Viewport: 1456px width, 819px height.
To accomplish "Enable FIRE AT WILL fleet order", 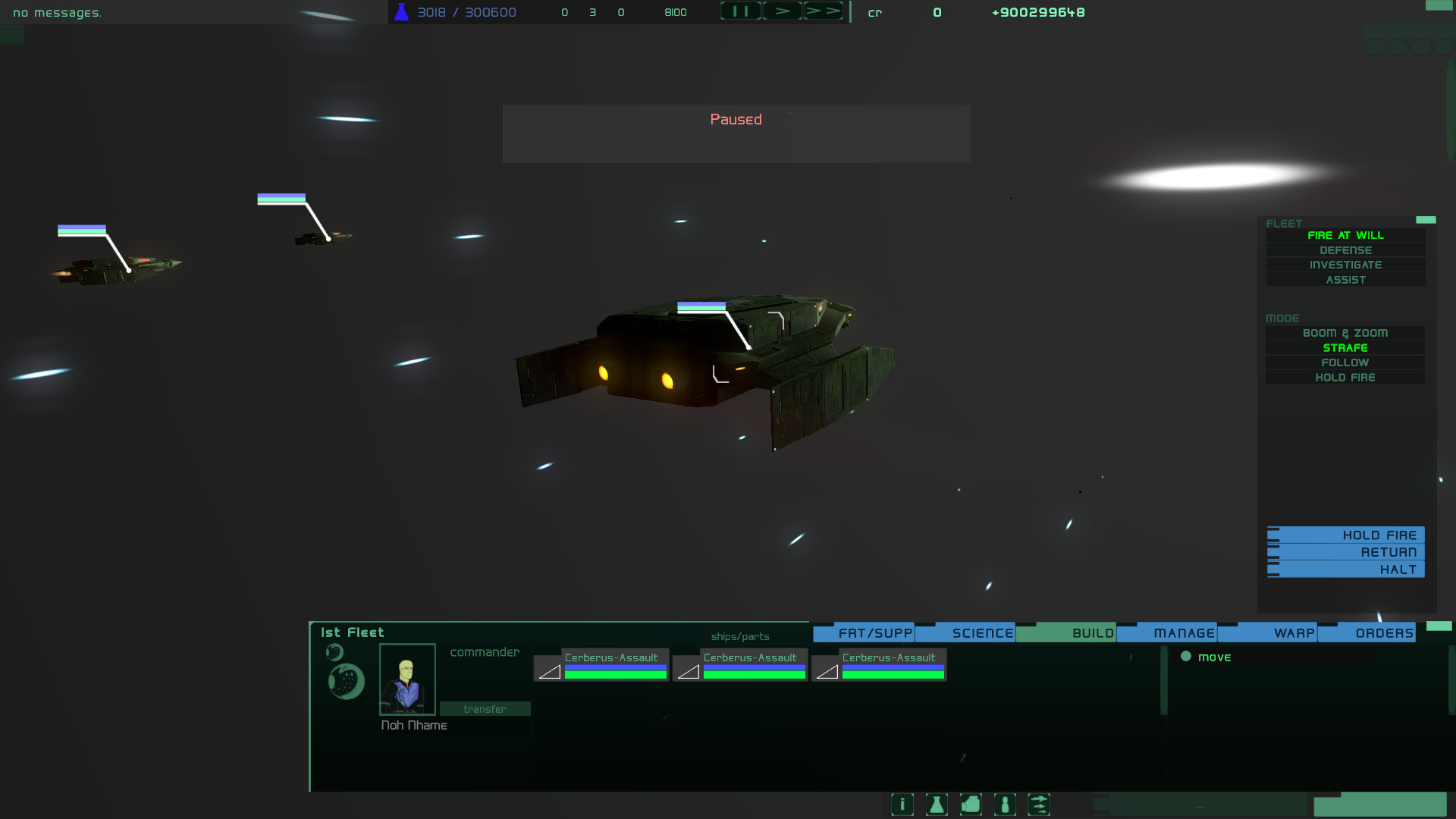I will [1345, 235].
